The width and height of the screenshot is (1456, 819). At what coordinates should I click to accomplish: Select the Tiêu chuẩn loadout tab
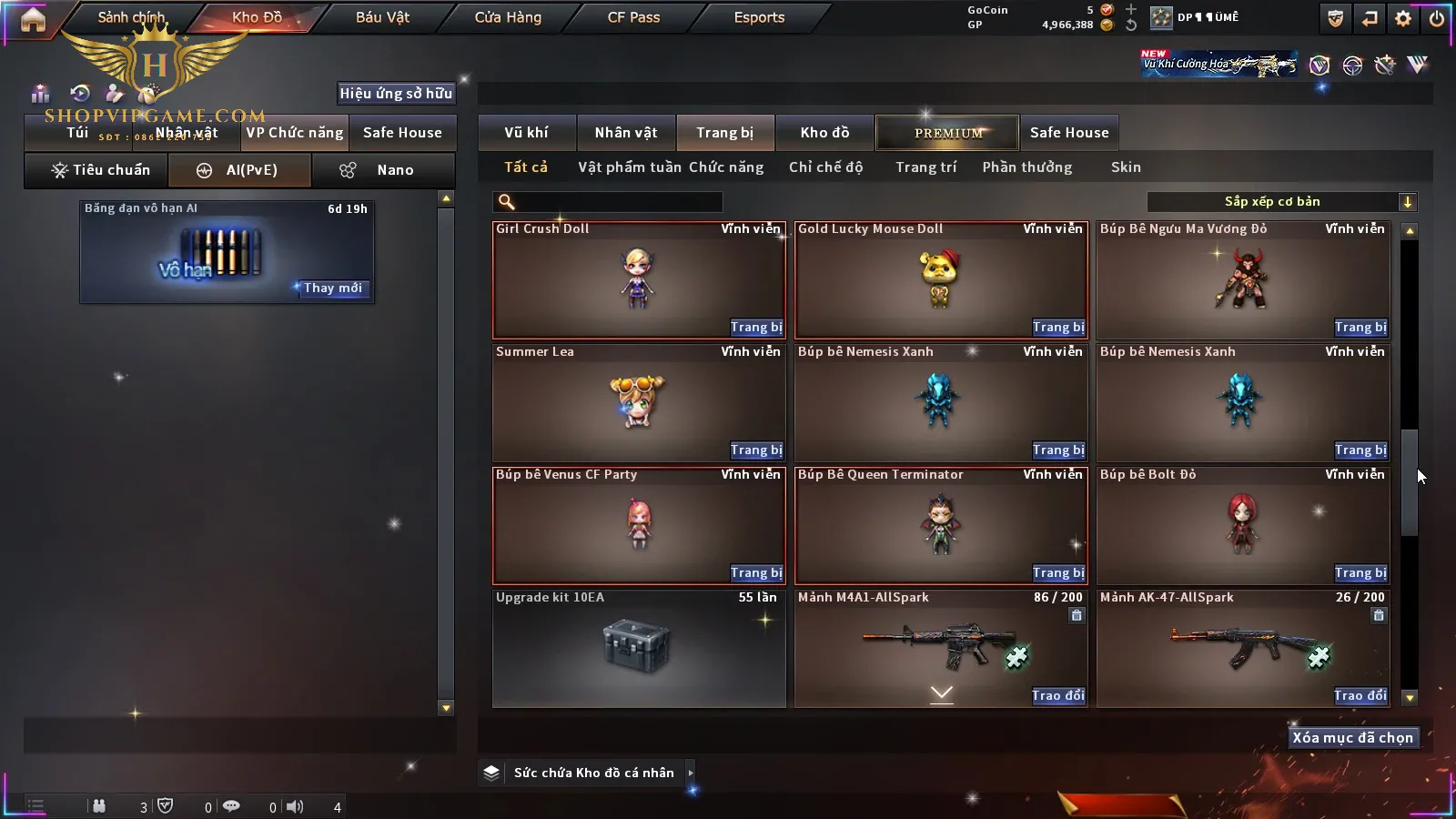point(97,170)
